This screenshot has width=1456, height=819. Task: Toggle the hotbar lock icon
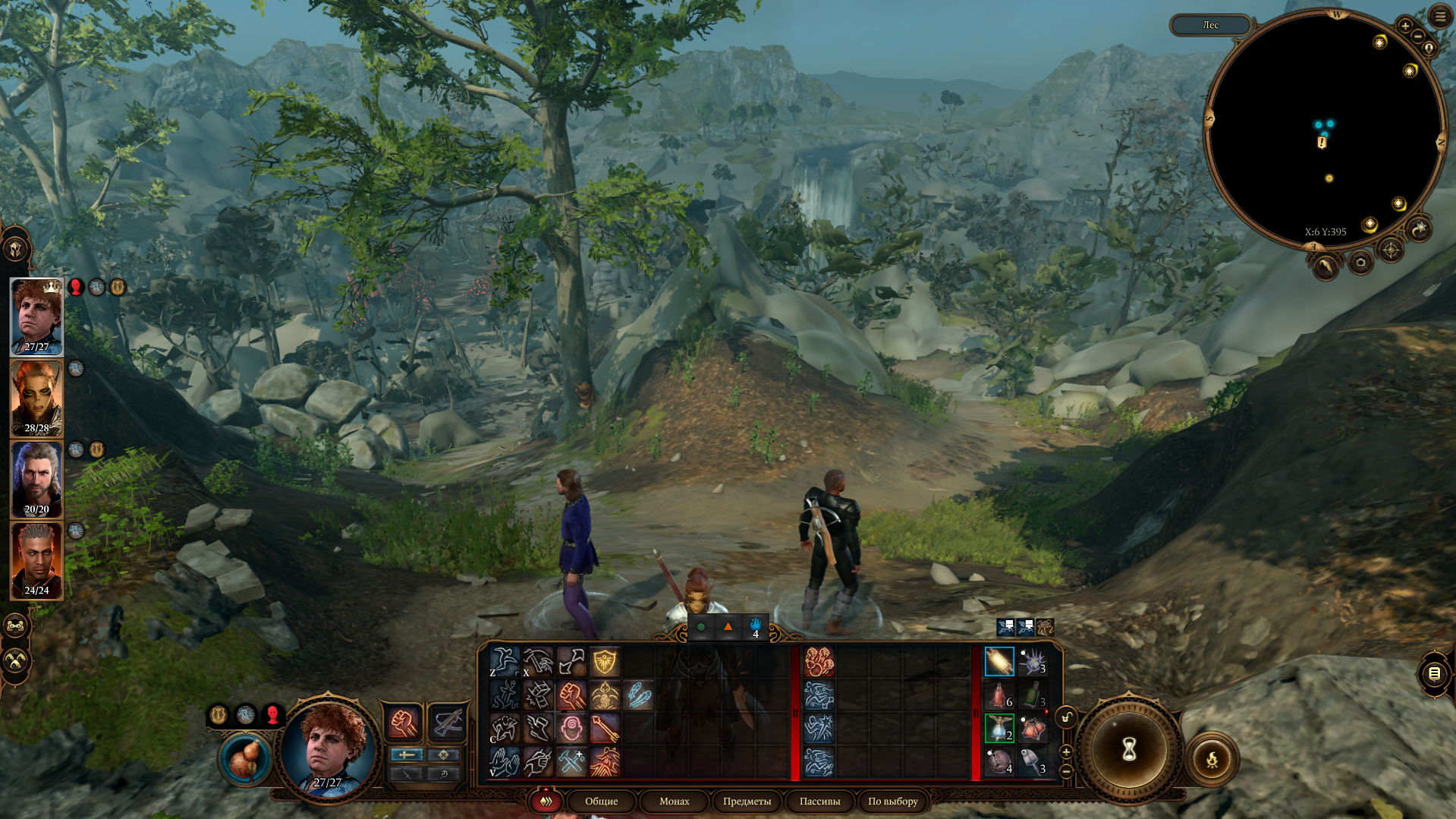1066,717
